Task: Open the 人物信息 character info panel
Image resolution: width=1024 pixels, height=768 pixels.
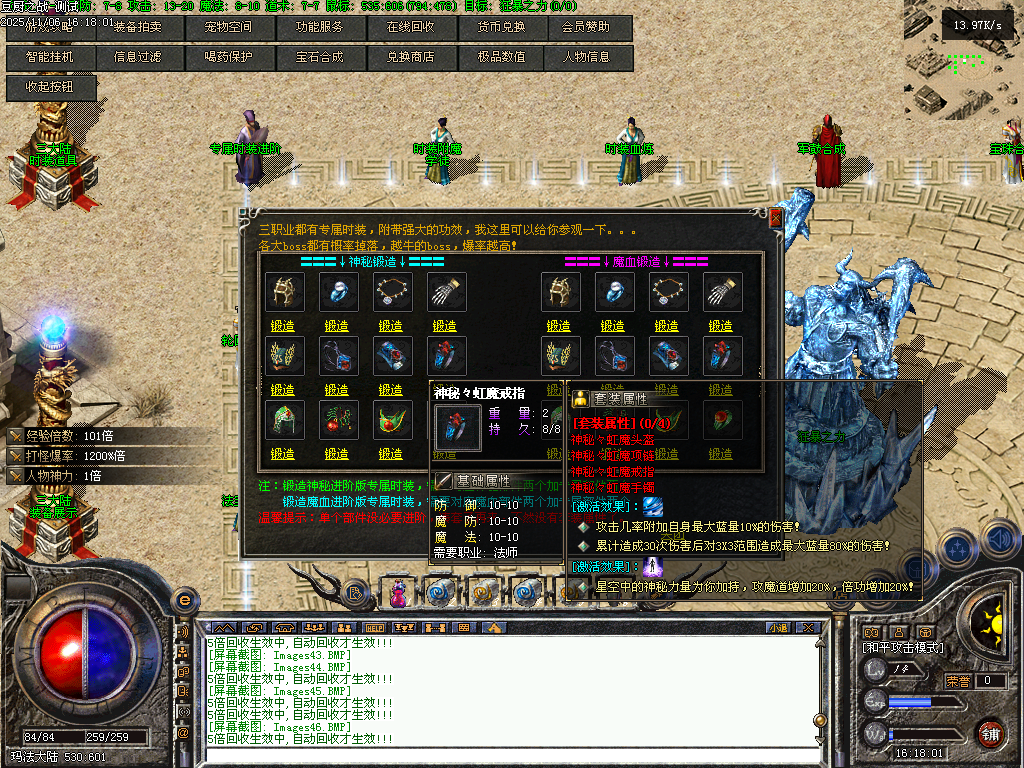Action: [589, 57]
